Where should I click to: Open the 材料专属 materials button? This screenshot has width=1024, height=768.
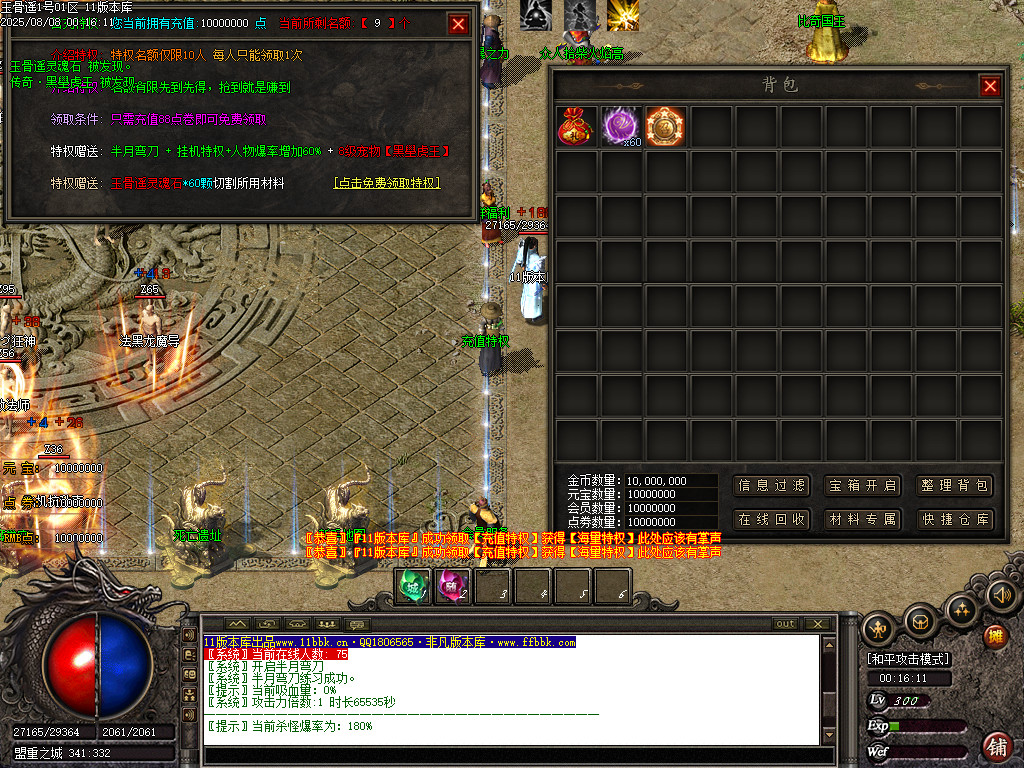coord(862,520)
